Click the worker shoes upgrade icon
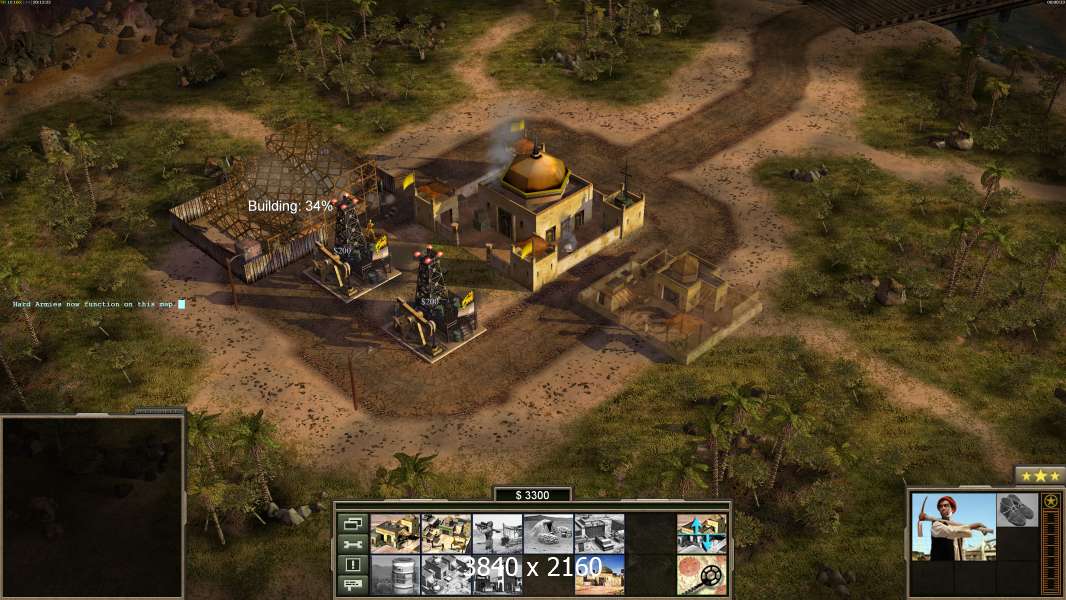 click(1018, 509)
